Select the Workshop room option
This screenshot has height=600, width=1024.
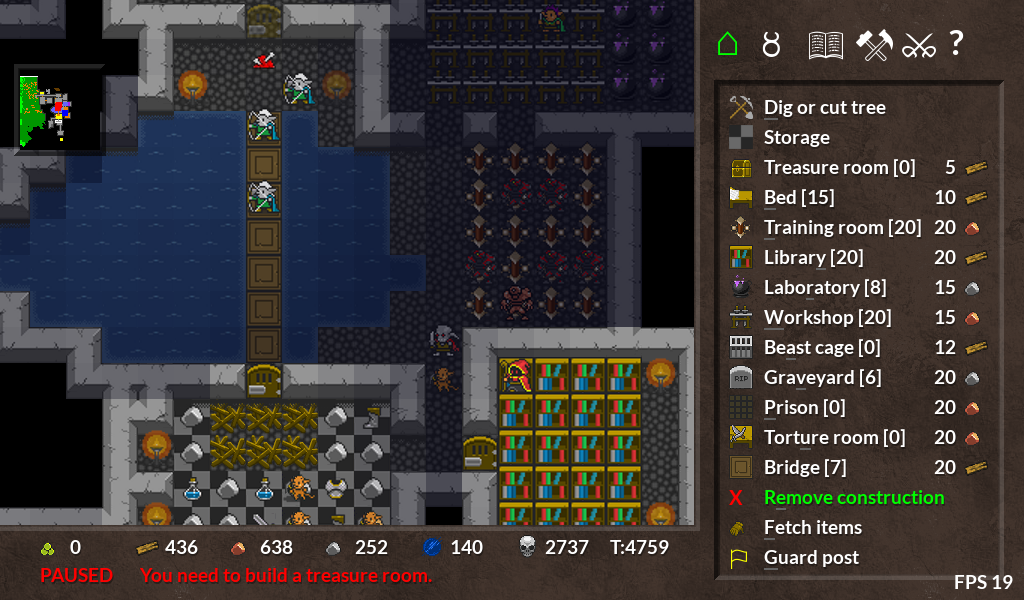(x=827, y=317)
